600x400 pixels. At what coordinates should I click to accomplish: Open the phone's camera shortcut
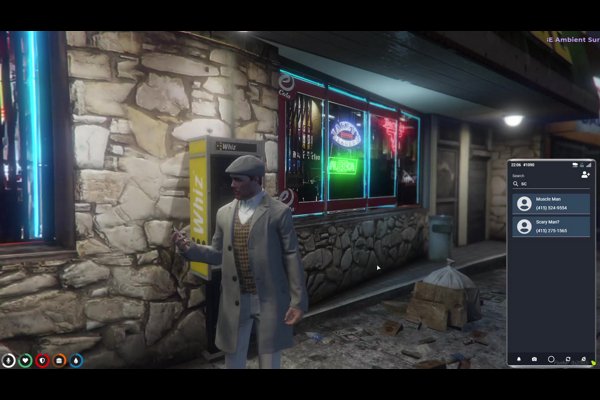point(534,358)
